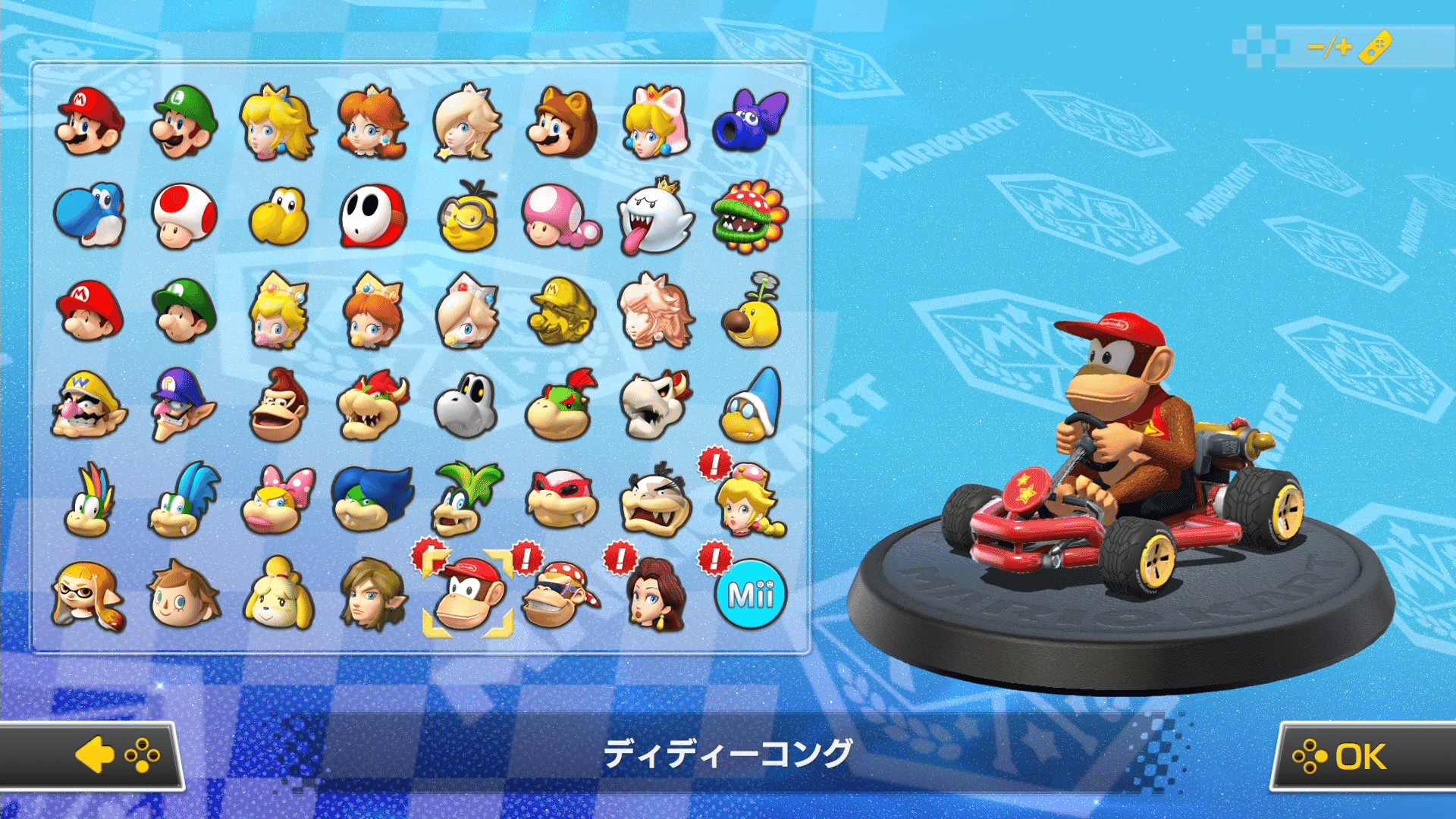Pick Rosalina from the top row
Image resolution: width=1456 pixels, height=819 pixels.
pyautogui.click(x=466, y=124)
